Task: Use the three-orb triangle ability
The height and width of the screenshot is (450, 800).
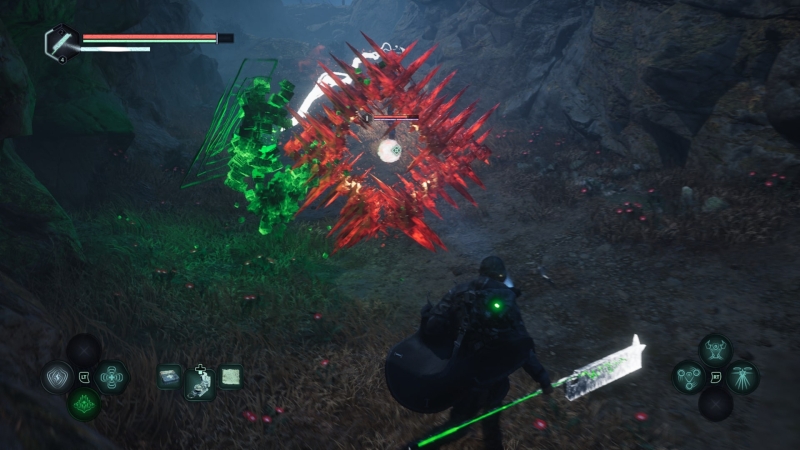Action: pyautogui.click(x=688, y=377)
